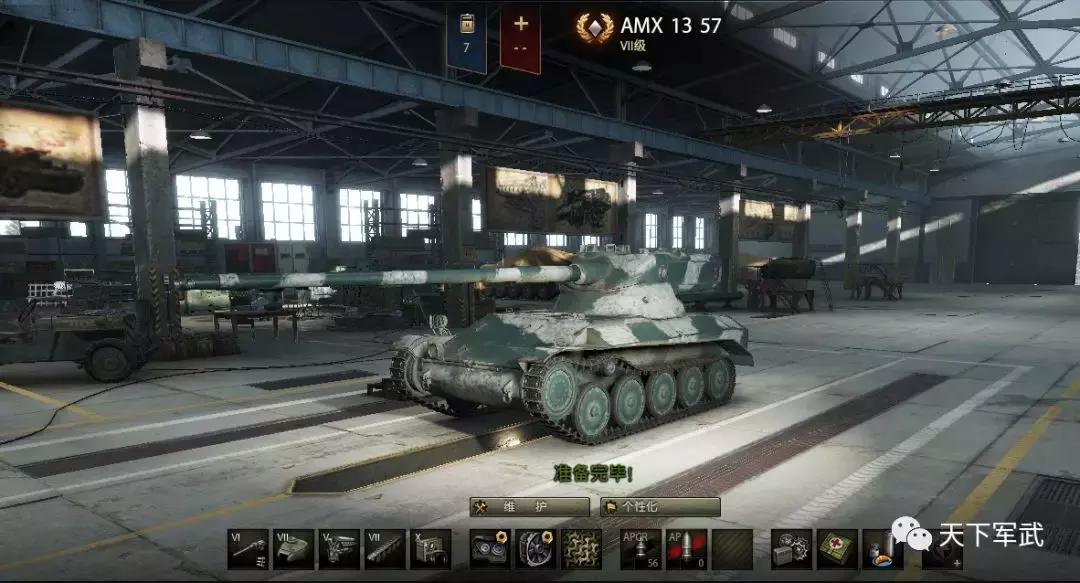Select the tier V engine module slot
This screenshot has width=1080, height=583.
pyautogui.click(x=339, y=549)
